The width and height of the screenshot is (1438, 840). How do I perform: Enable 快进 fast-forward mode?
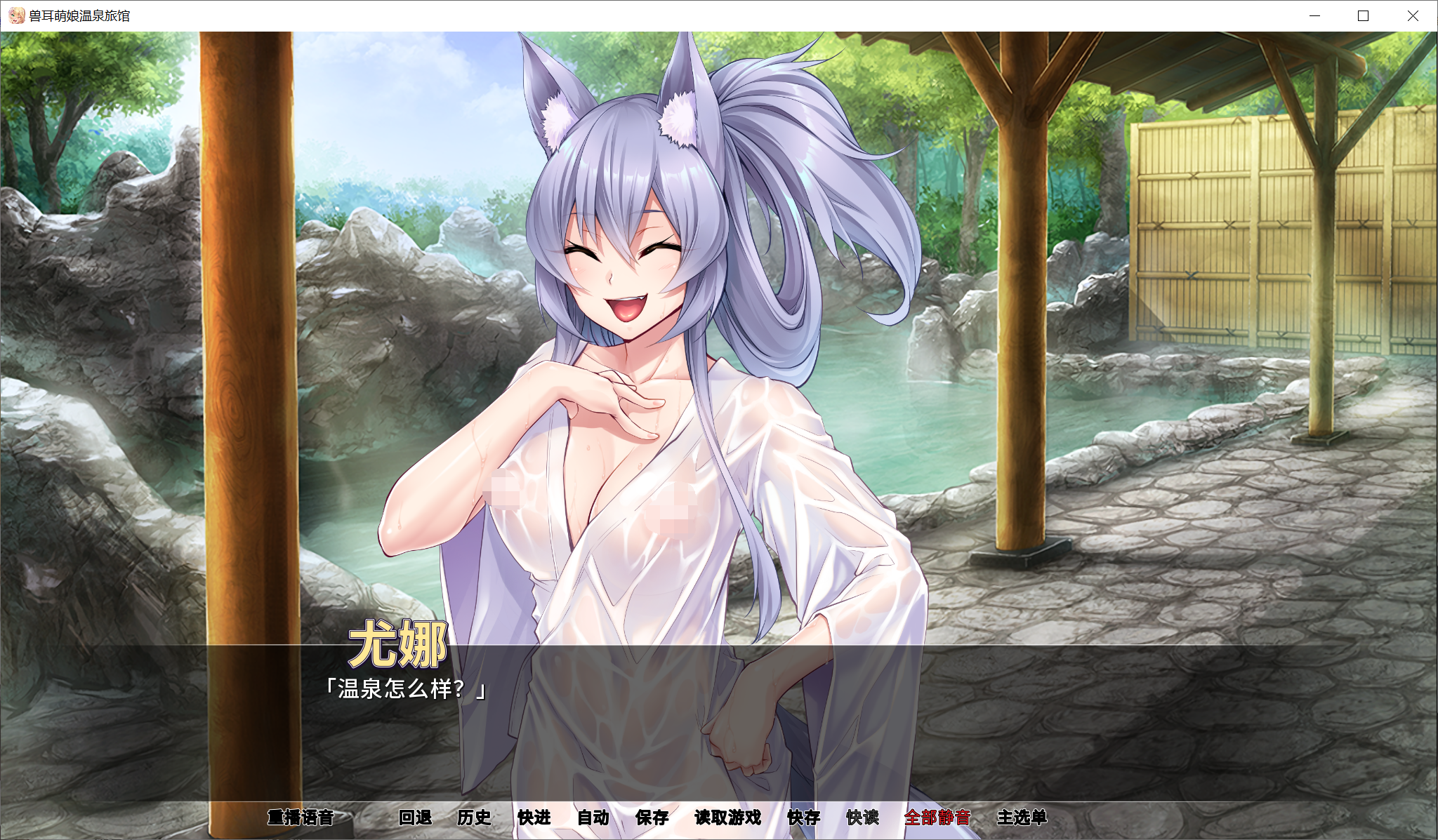[x=534, y=818]
